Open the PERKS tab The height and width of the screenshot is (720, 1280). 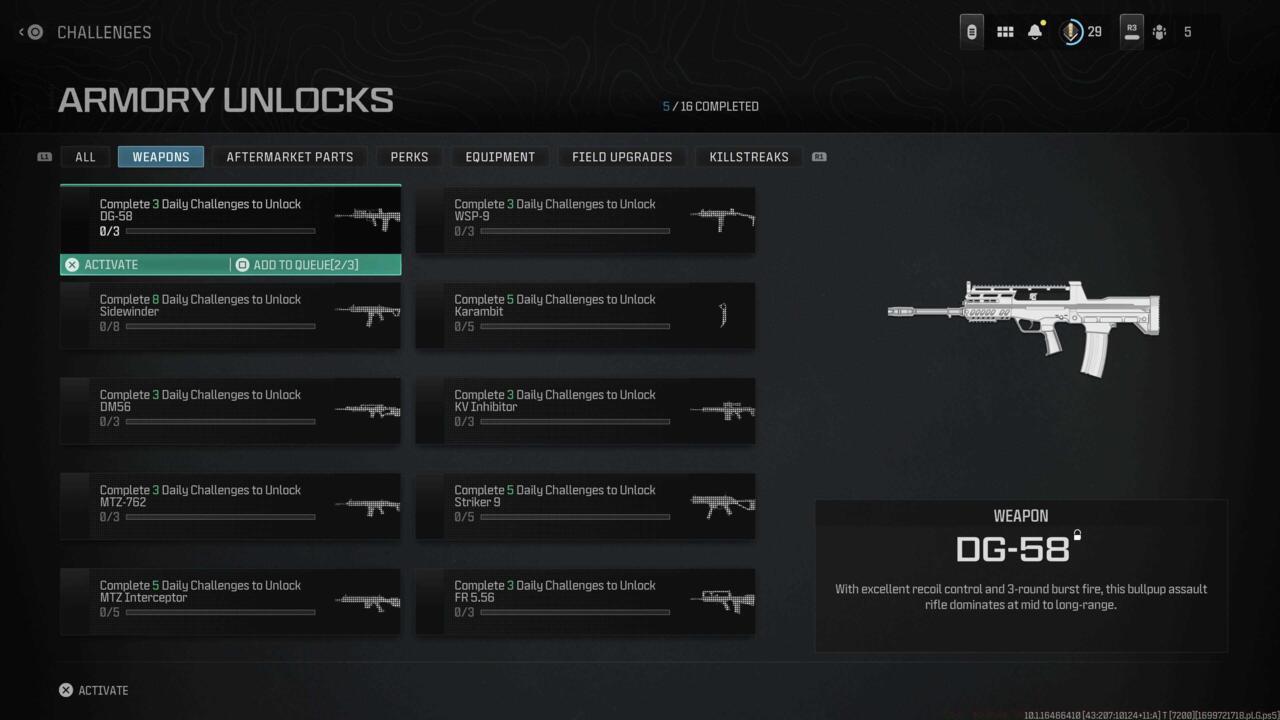click(x=408, y=156)
